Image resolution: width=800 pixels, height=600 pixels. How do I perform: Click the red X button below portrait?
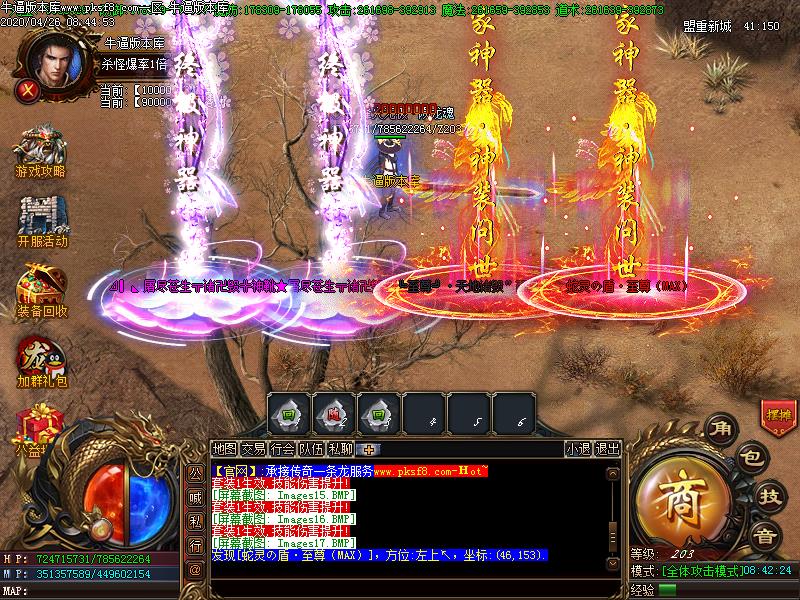click(x=29, y=89)
